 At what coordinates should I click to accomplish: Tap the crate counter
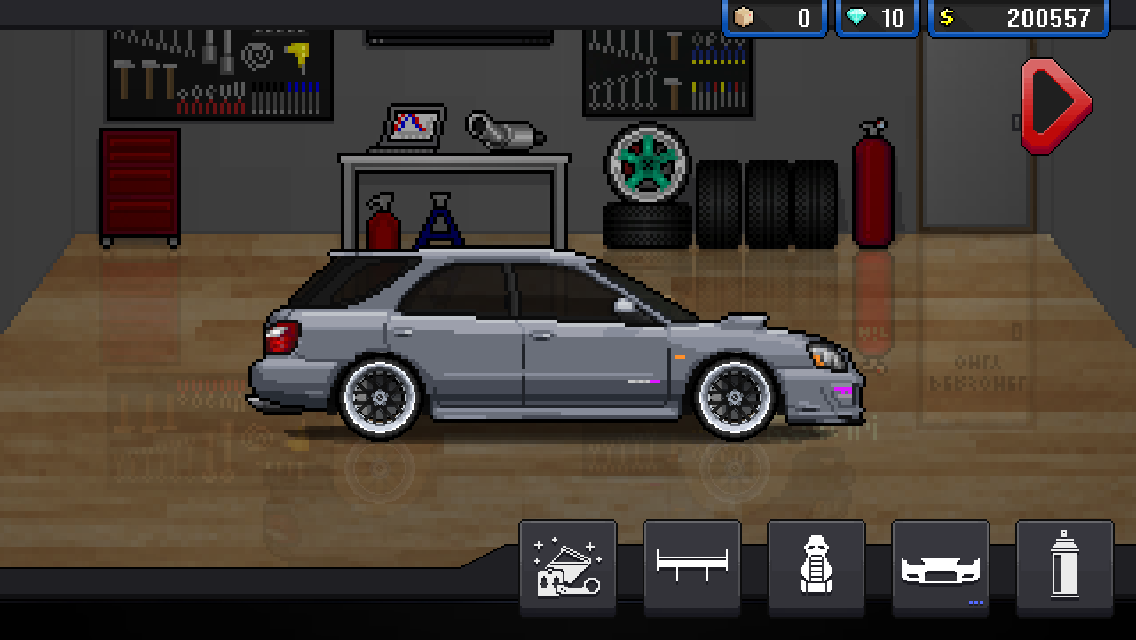[774, 18]
